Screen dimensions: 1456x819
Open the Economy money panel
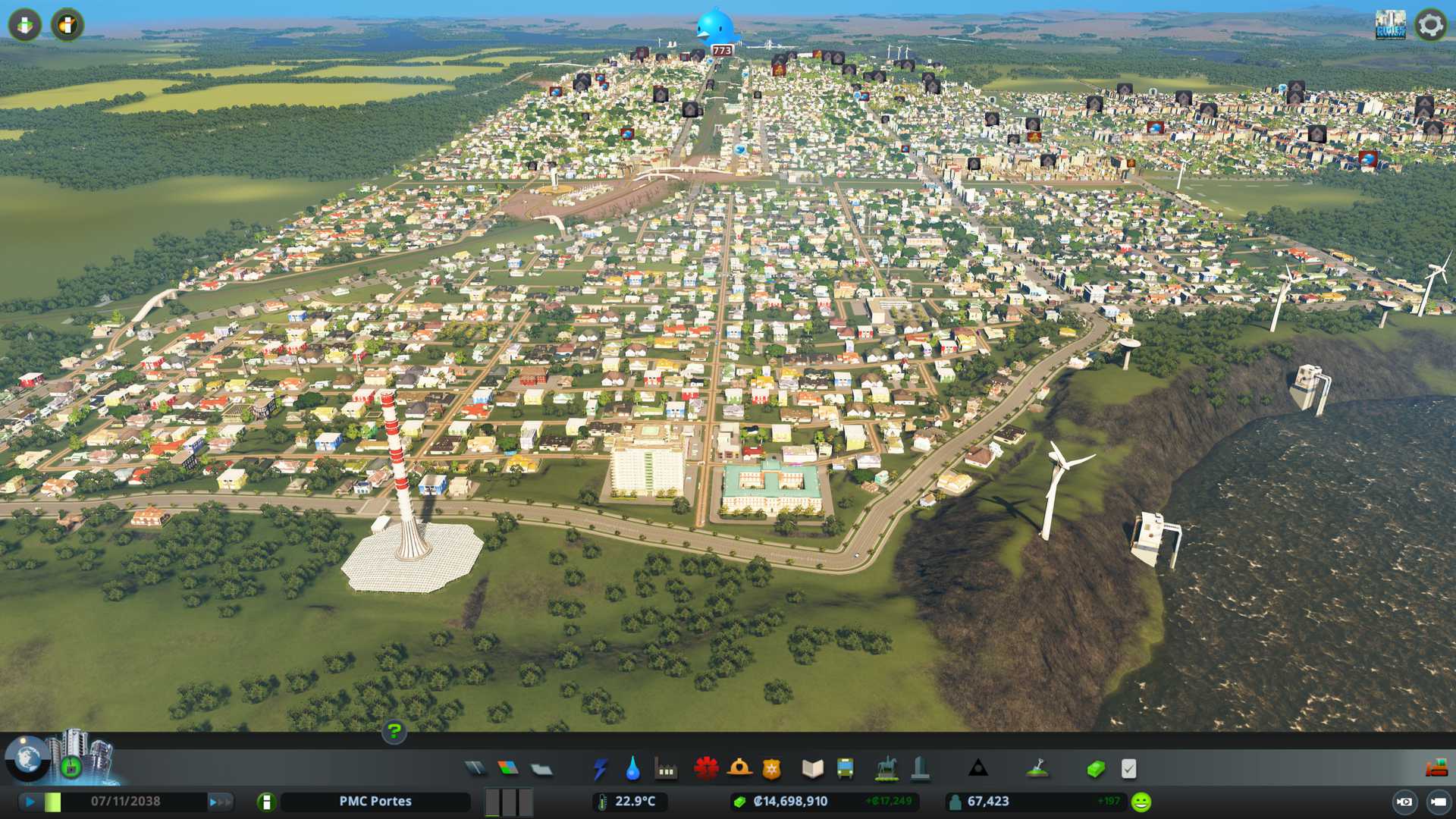click(x=1096, y=769)
